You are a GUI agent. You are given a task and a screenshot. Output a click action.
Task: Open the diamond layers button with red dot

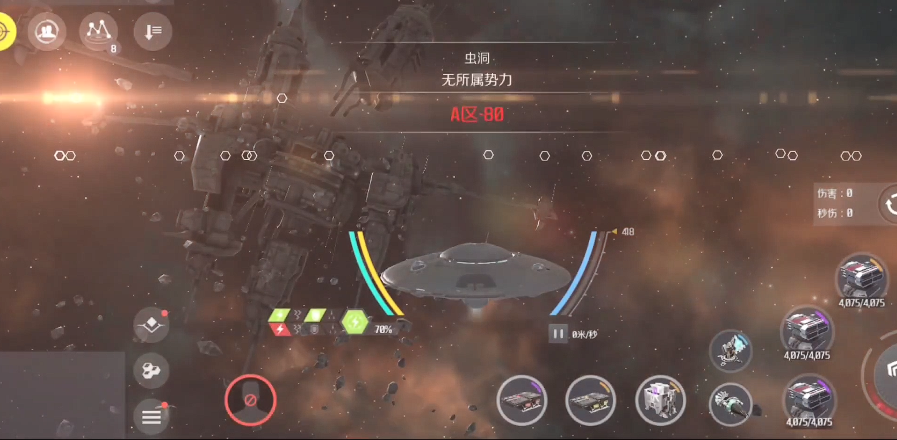pos(151,326)
